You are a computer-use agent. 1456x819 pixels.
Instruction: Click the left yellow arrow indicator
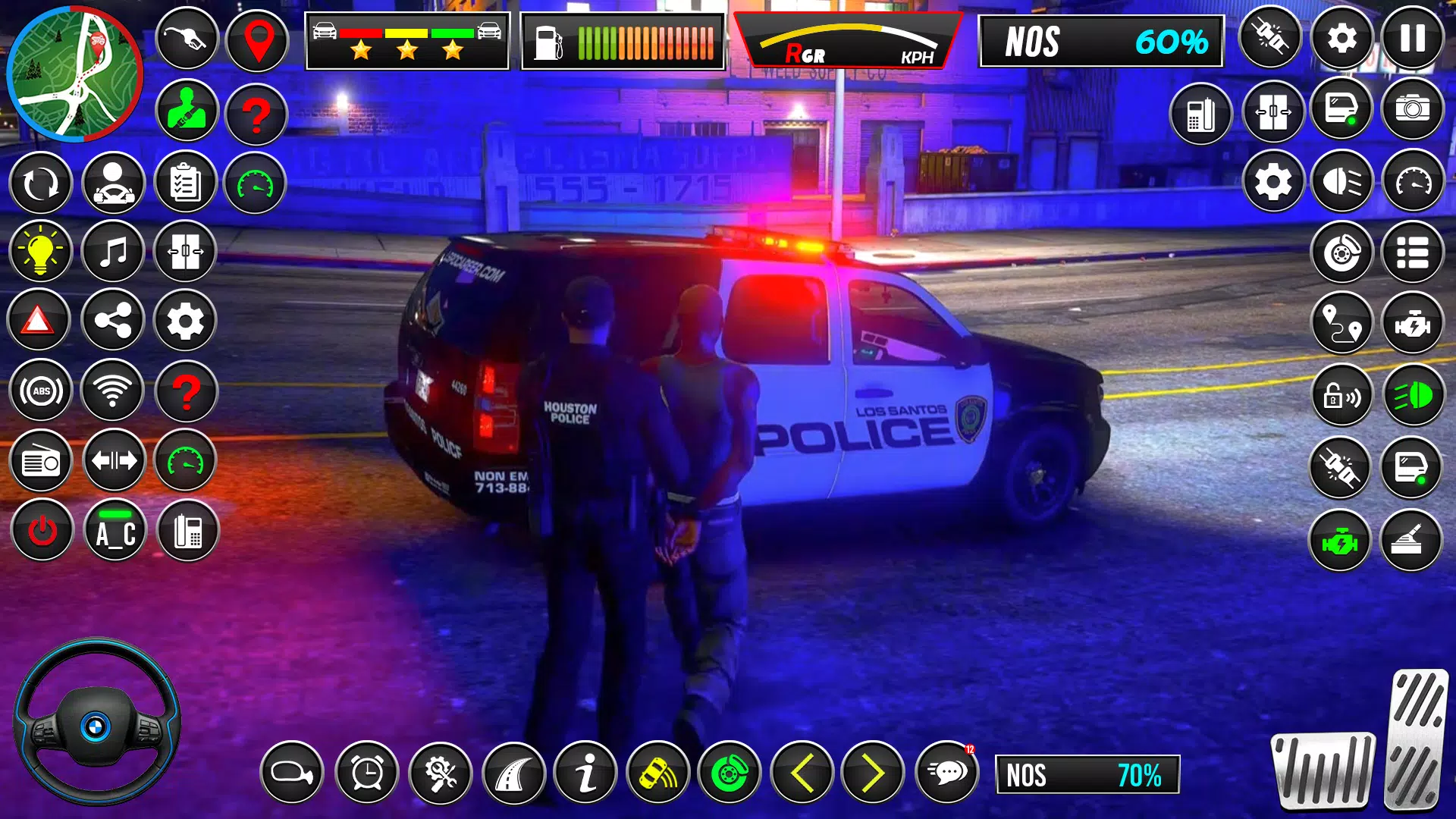[802, 773]
